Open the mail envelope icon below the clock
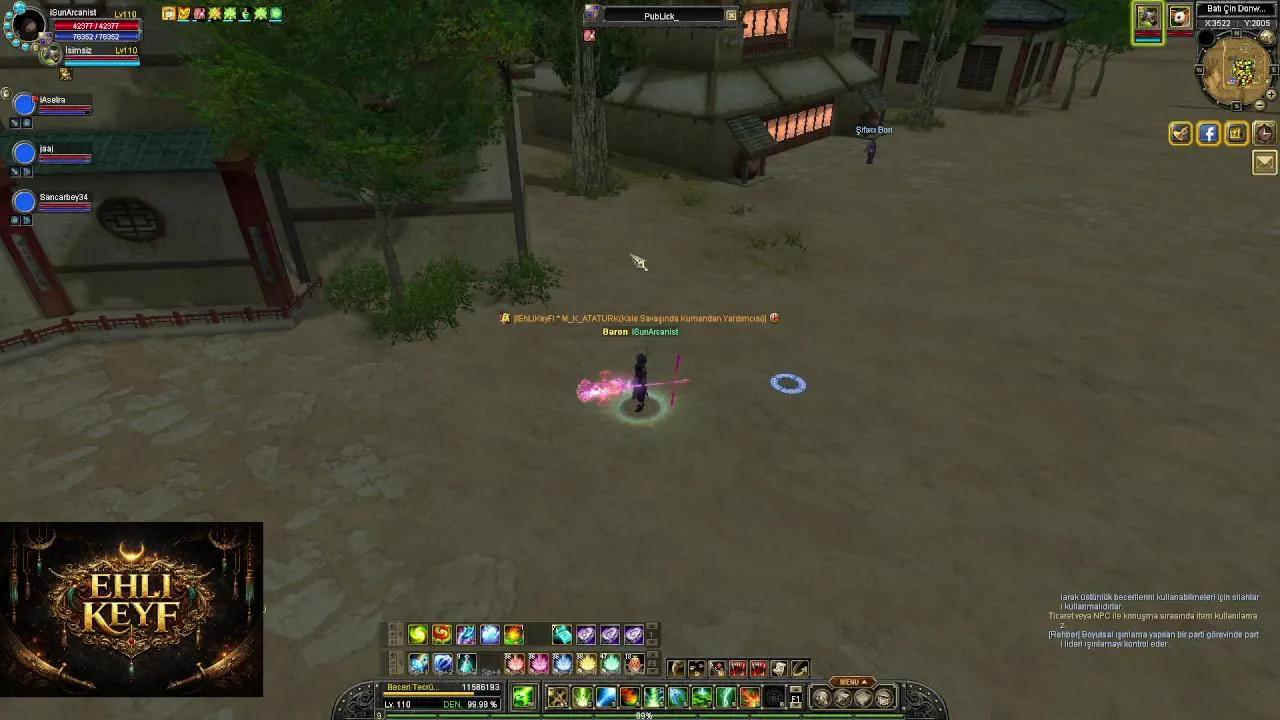This screenshot has height=720, width=1280. 1266,162
